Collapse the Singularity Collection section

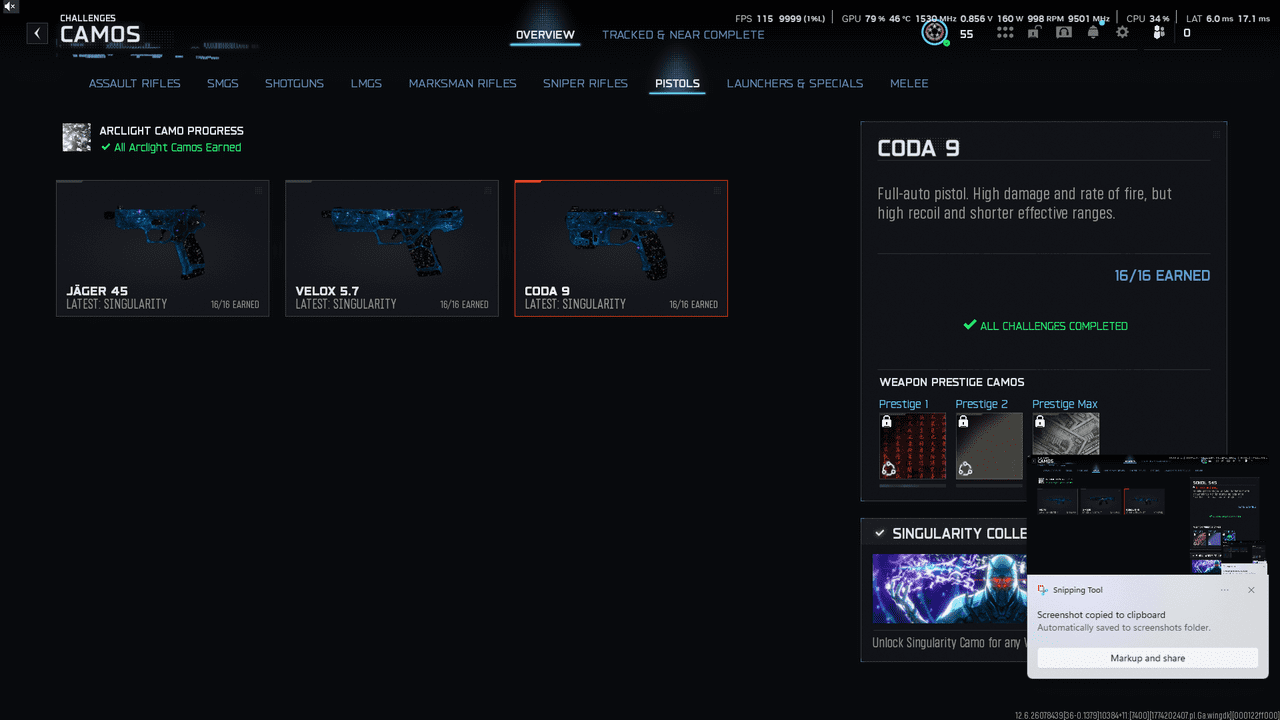(x=880, y=533)
